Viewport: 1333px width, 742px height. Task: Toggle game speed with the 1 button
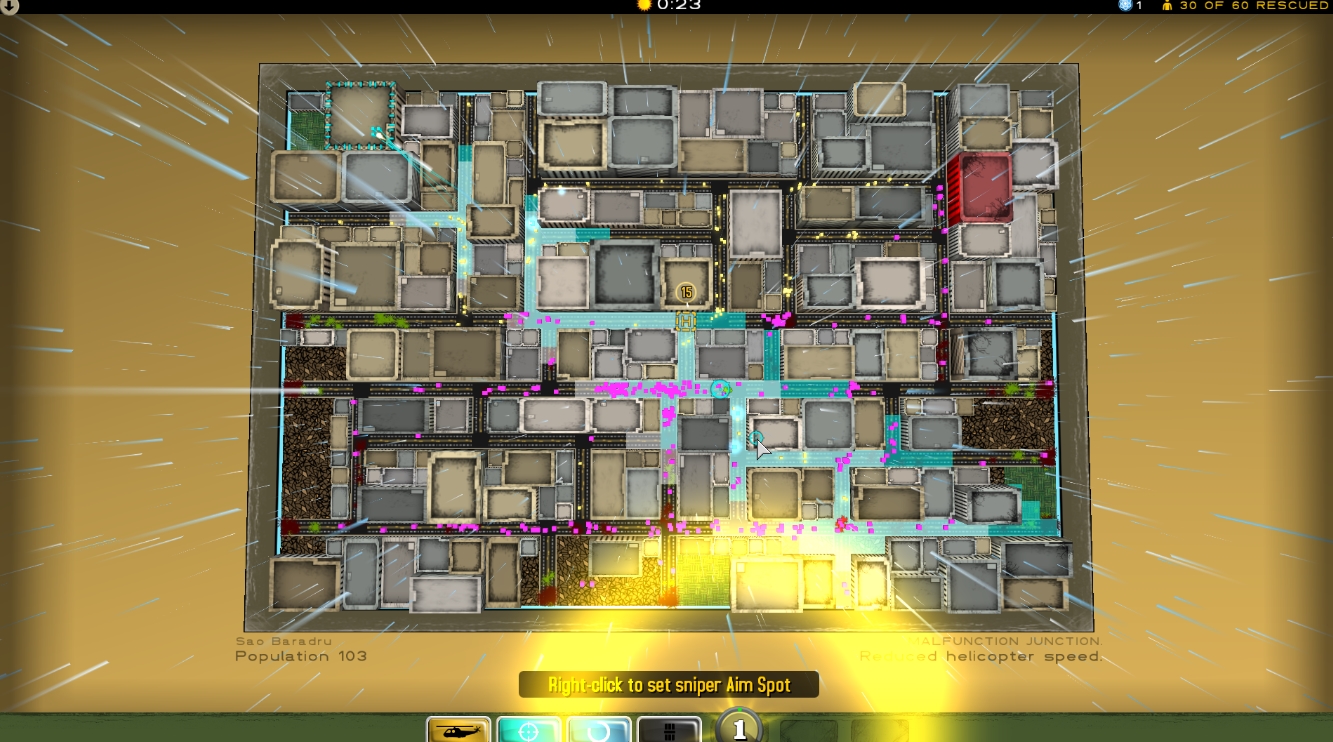click(x=740, y=727)
